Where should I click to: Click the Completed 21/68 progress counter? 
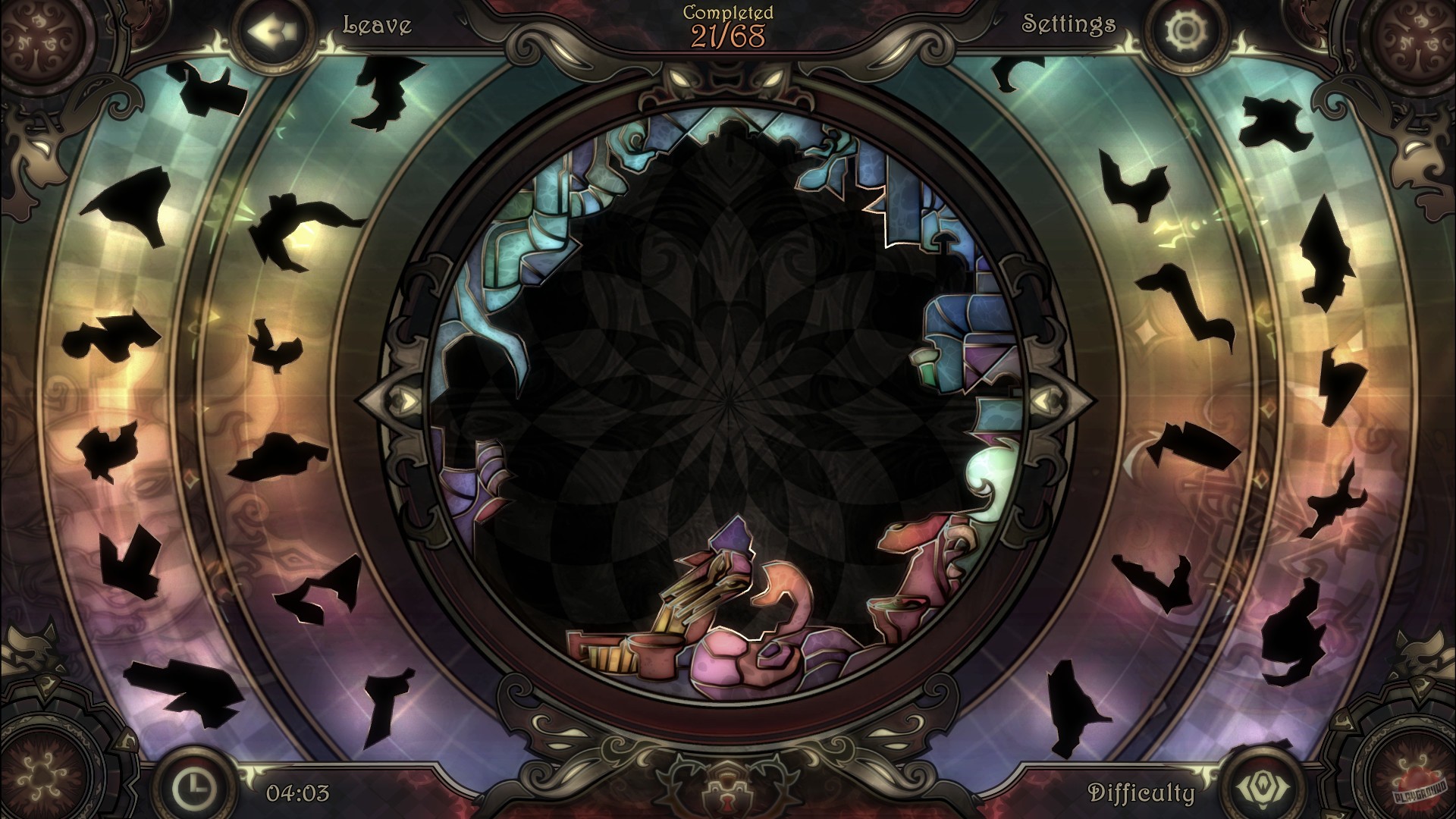click(726, 21)
